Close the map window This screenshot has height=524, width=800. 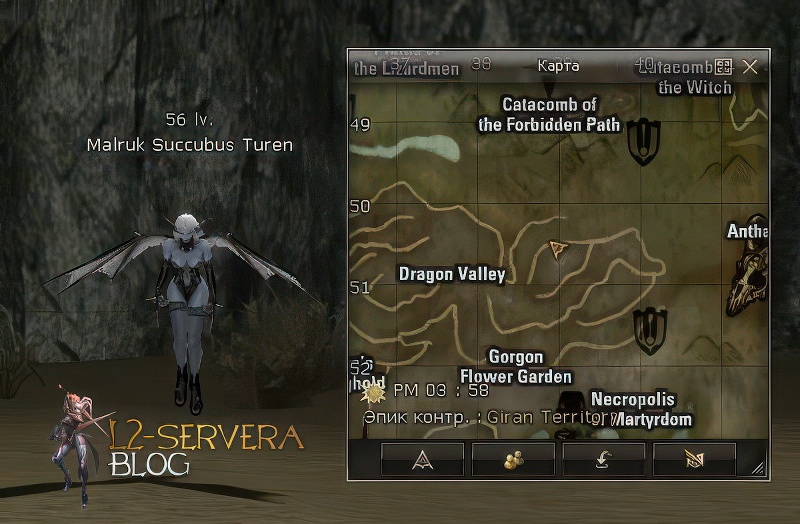[750, 67]
